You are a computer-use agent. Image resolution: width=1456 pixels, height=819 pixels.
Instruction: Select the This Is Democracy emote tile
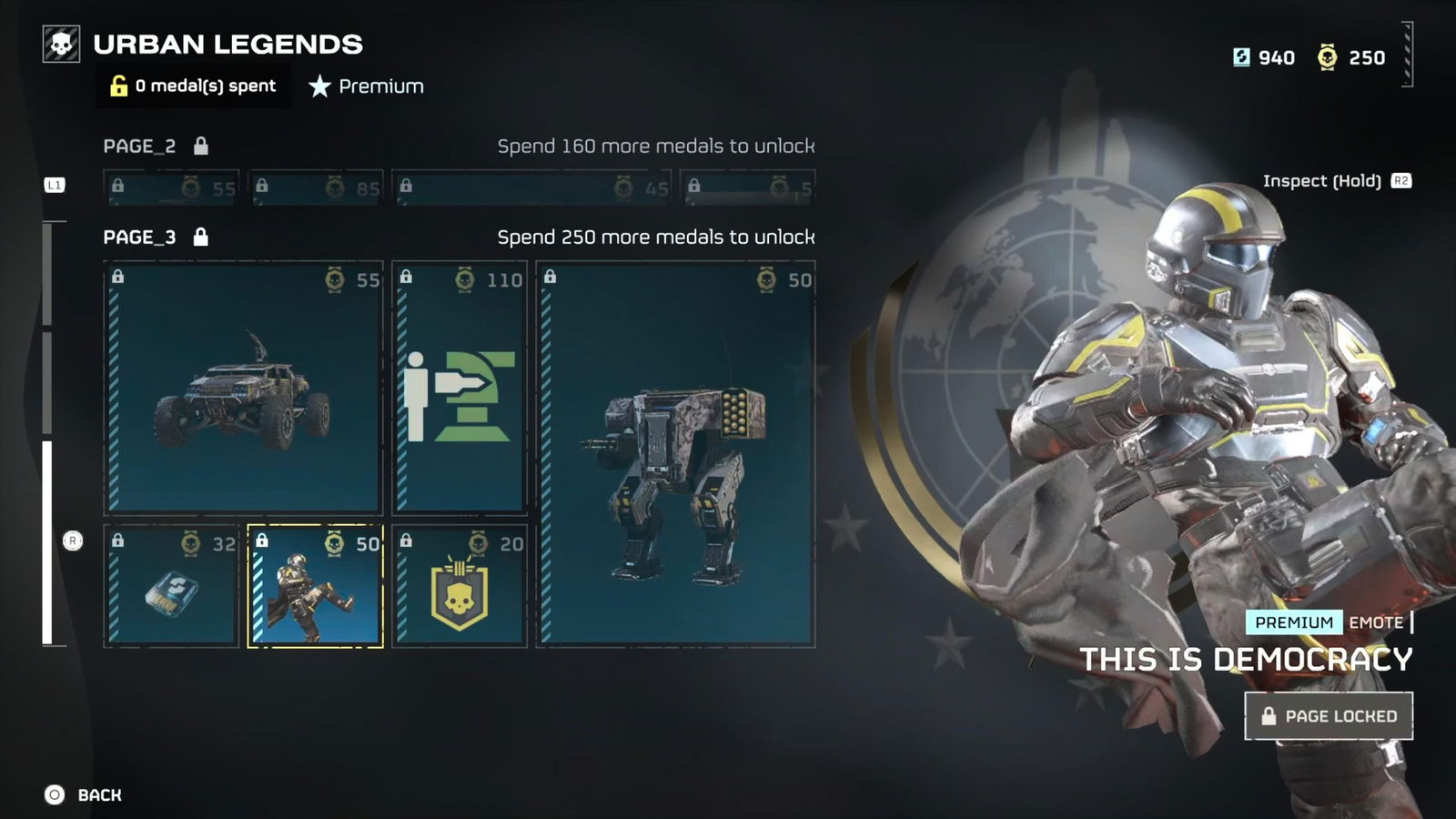[x=315, y=586]
